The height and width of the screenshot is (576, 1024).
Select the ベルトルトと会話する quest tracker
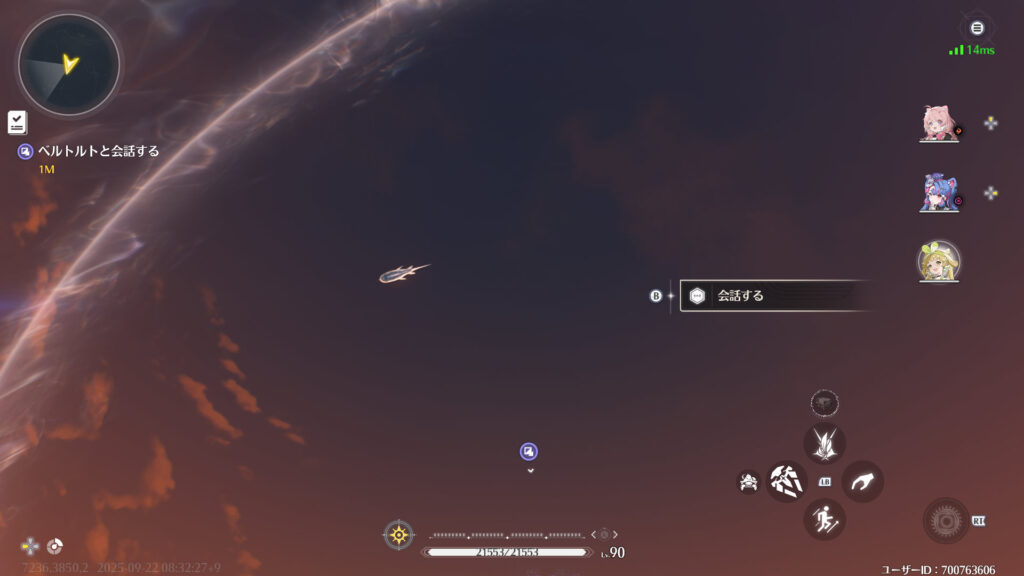pyautogui.click(x=98, y=151)
